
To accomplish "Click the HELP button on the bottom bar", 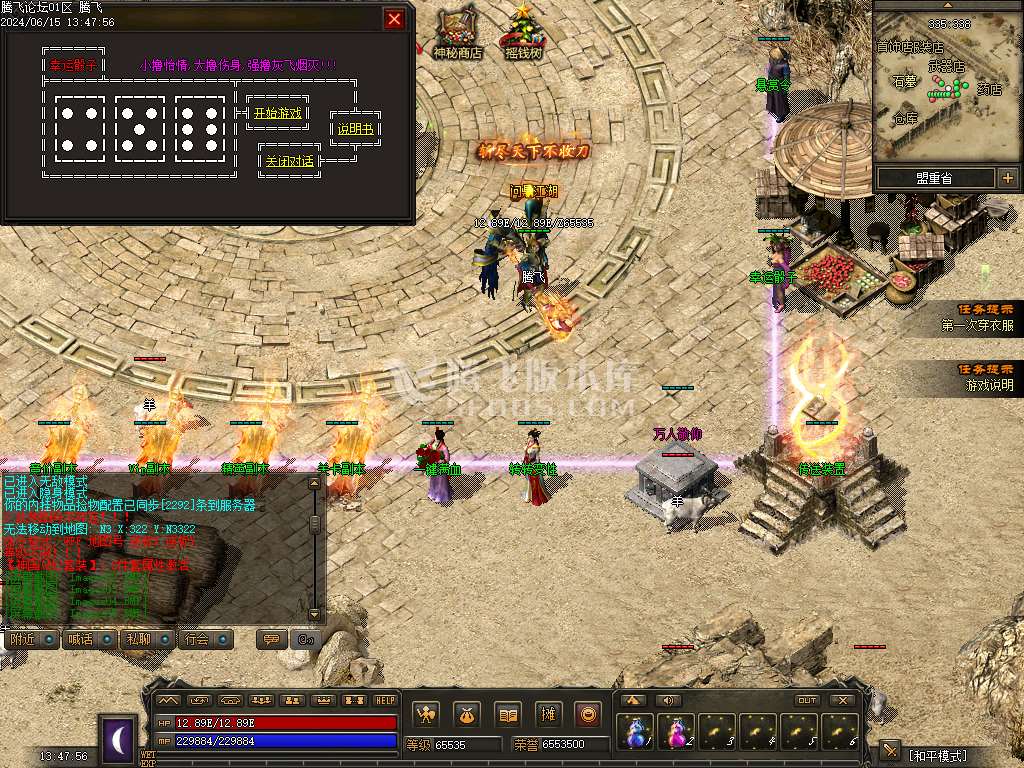I will [x=385, y=701].
